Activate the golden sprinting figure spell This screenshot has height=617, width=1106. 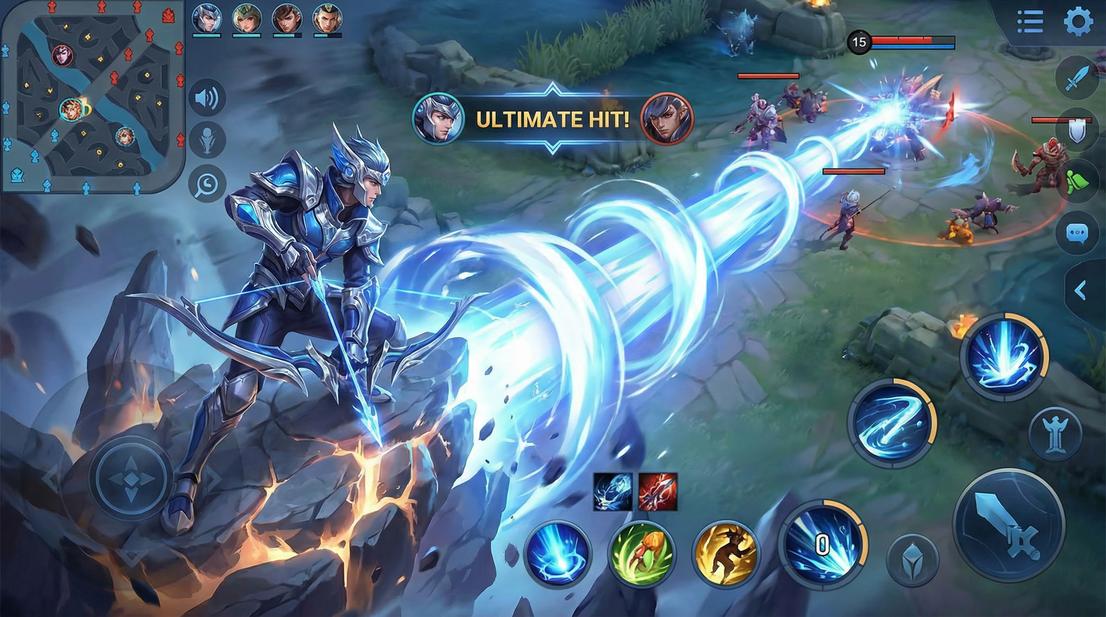(725, 553)
